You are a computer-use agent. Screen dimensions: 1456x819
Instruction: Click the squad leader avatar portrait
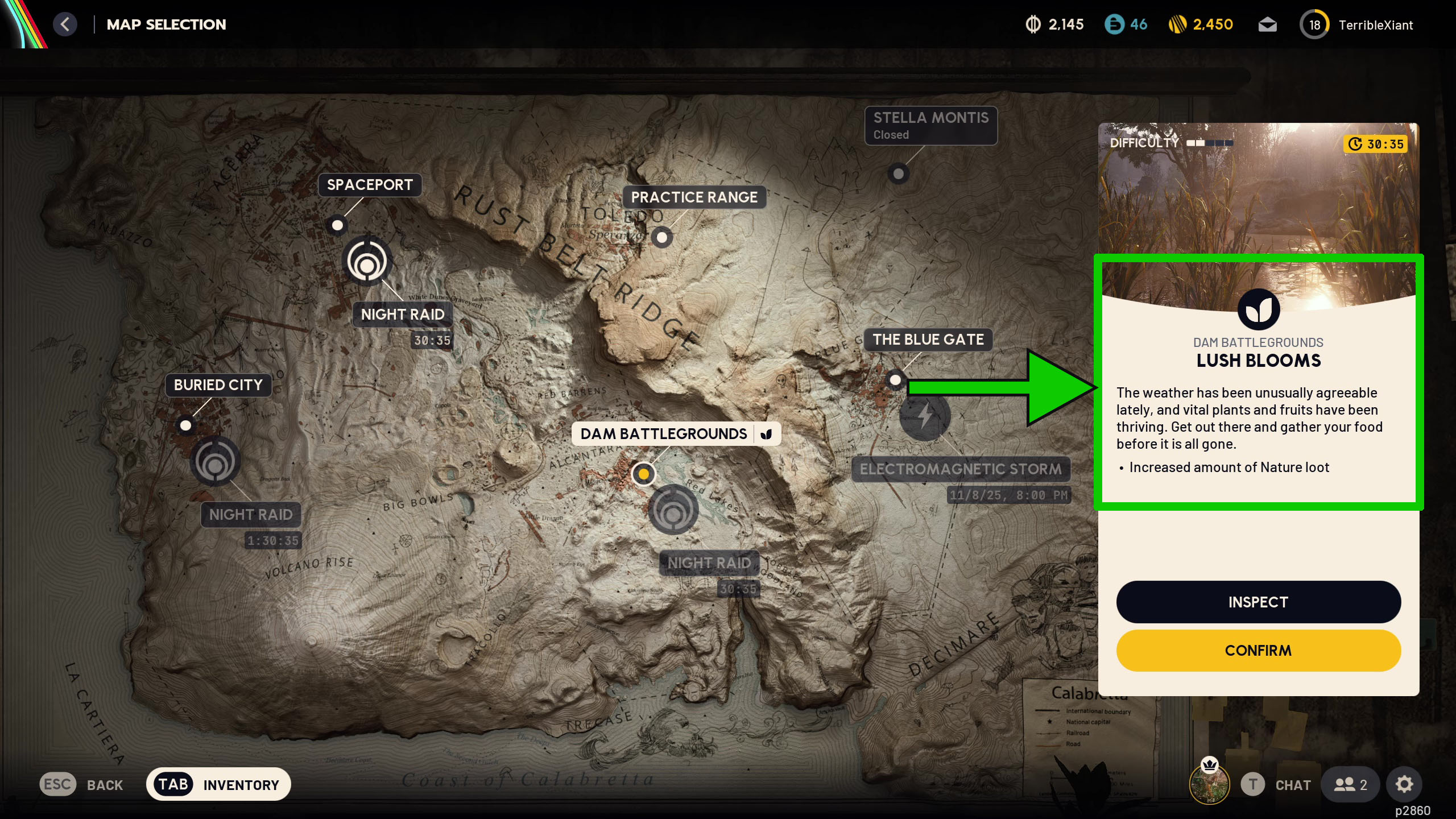[x=1209, y=784]
